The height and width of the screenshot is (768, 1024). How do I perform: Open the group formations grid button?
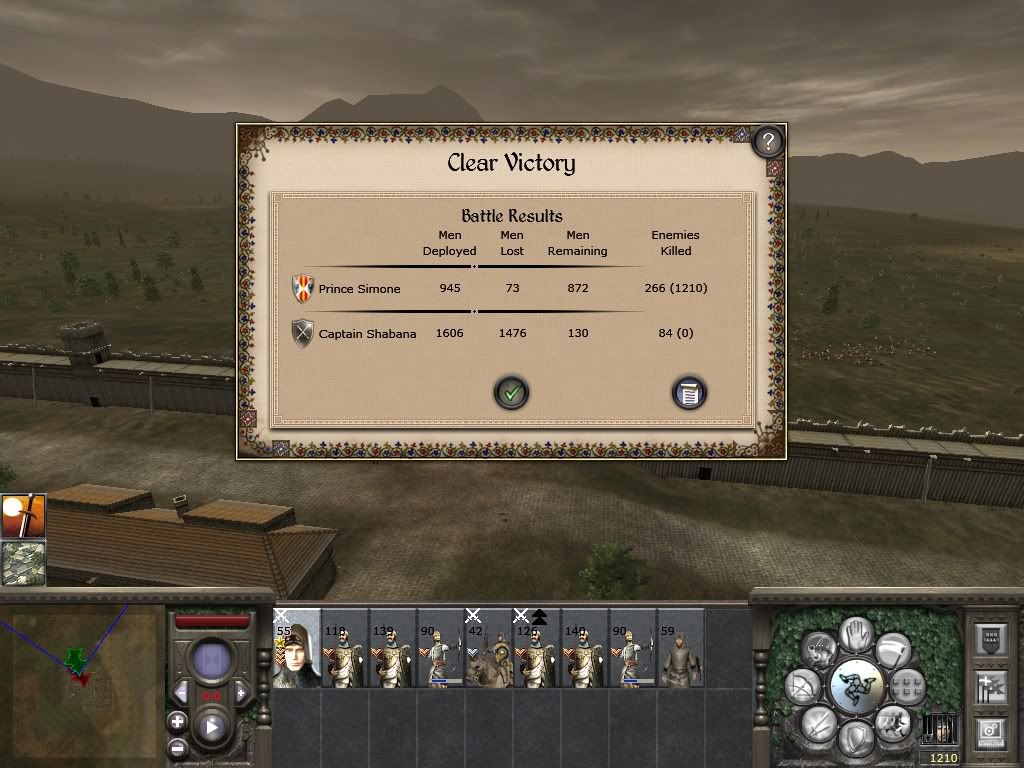pyautogui.click(x=906, y=685)
